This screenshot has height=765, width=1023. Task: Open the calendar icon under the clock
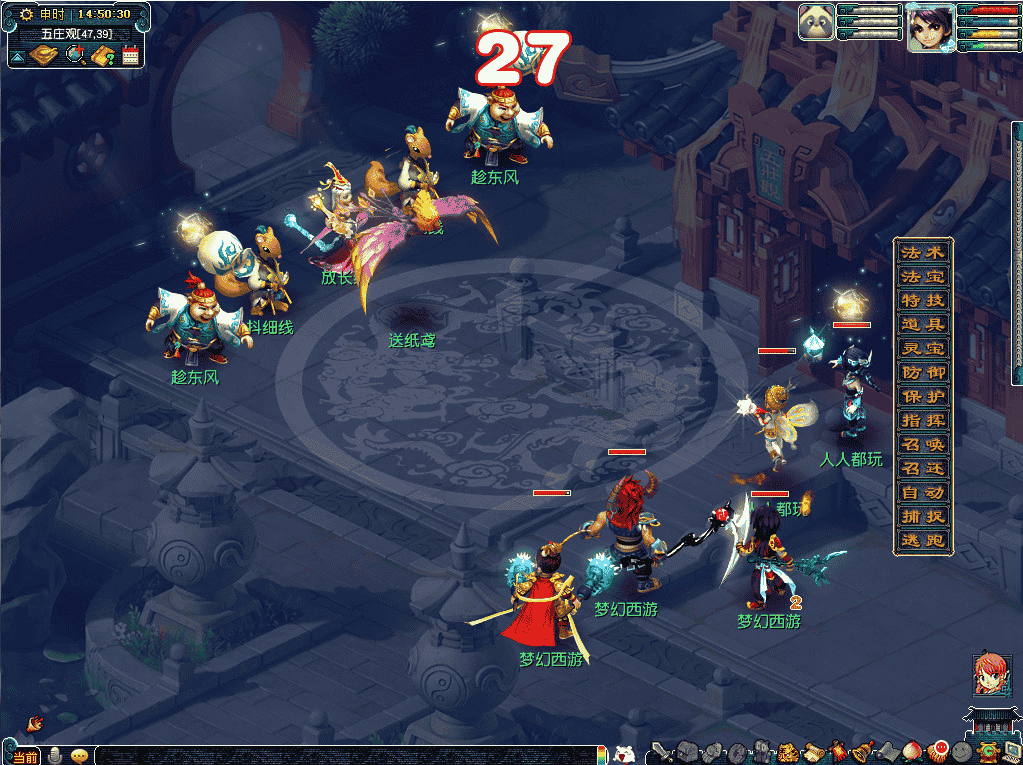130,56
